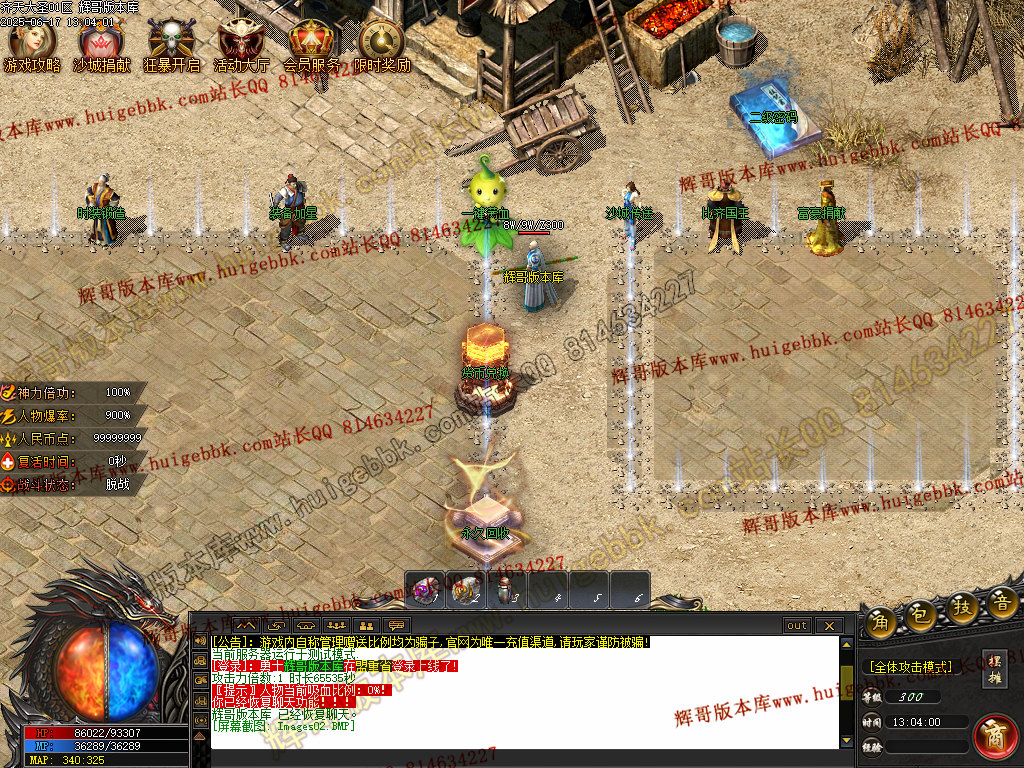Use the item in hotbar slot 2
The width and height of the screenshot is (1024, 768).
[466, 590]
